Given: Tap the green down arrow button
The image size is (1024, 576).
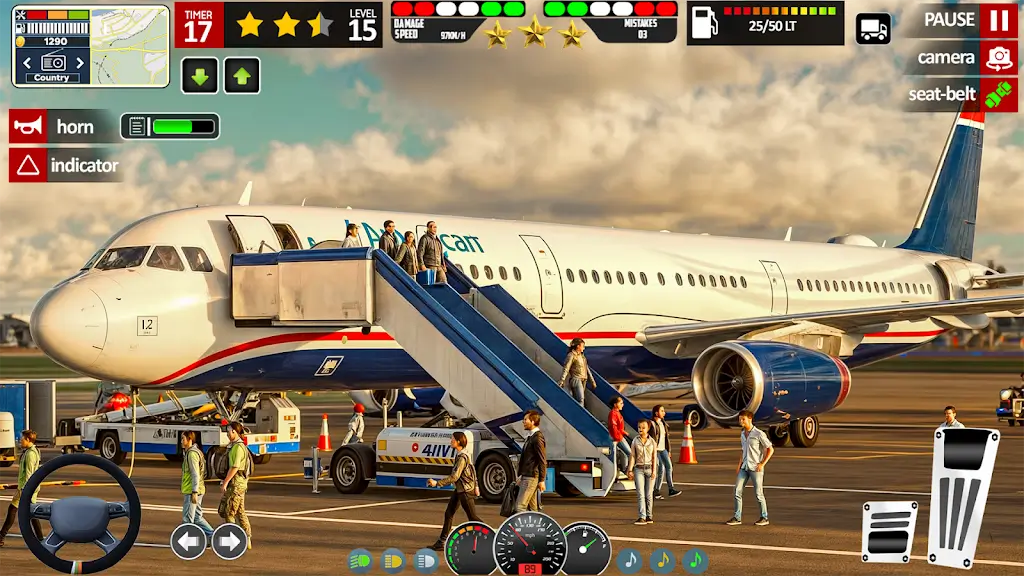Looking at the screenshot, I should click(x=199, y=76).
